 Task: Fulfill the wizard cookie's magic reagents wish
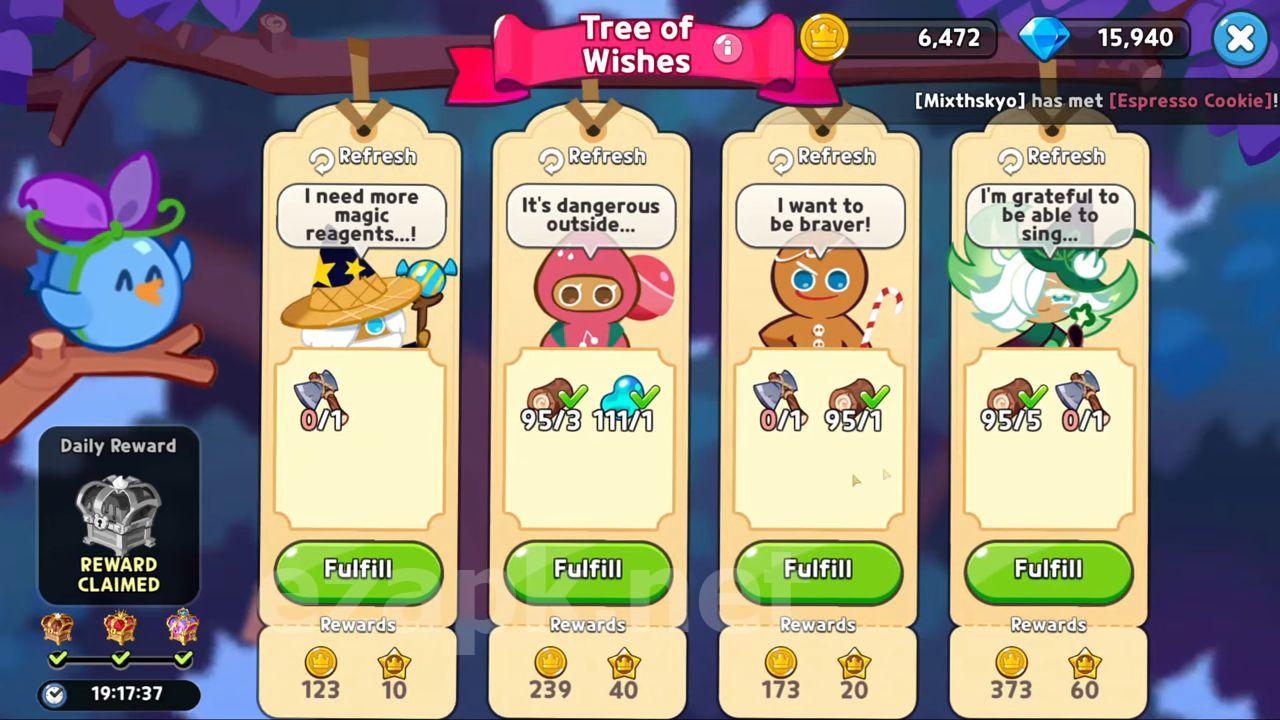pyautogui.click(x=358, y=570)
